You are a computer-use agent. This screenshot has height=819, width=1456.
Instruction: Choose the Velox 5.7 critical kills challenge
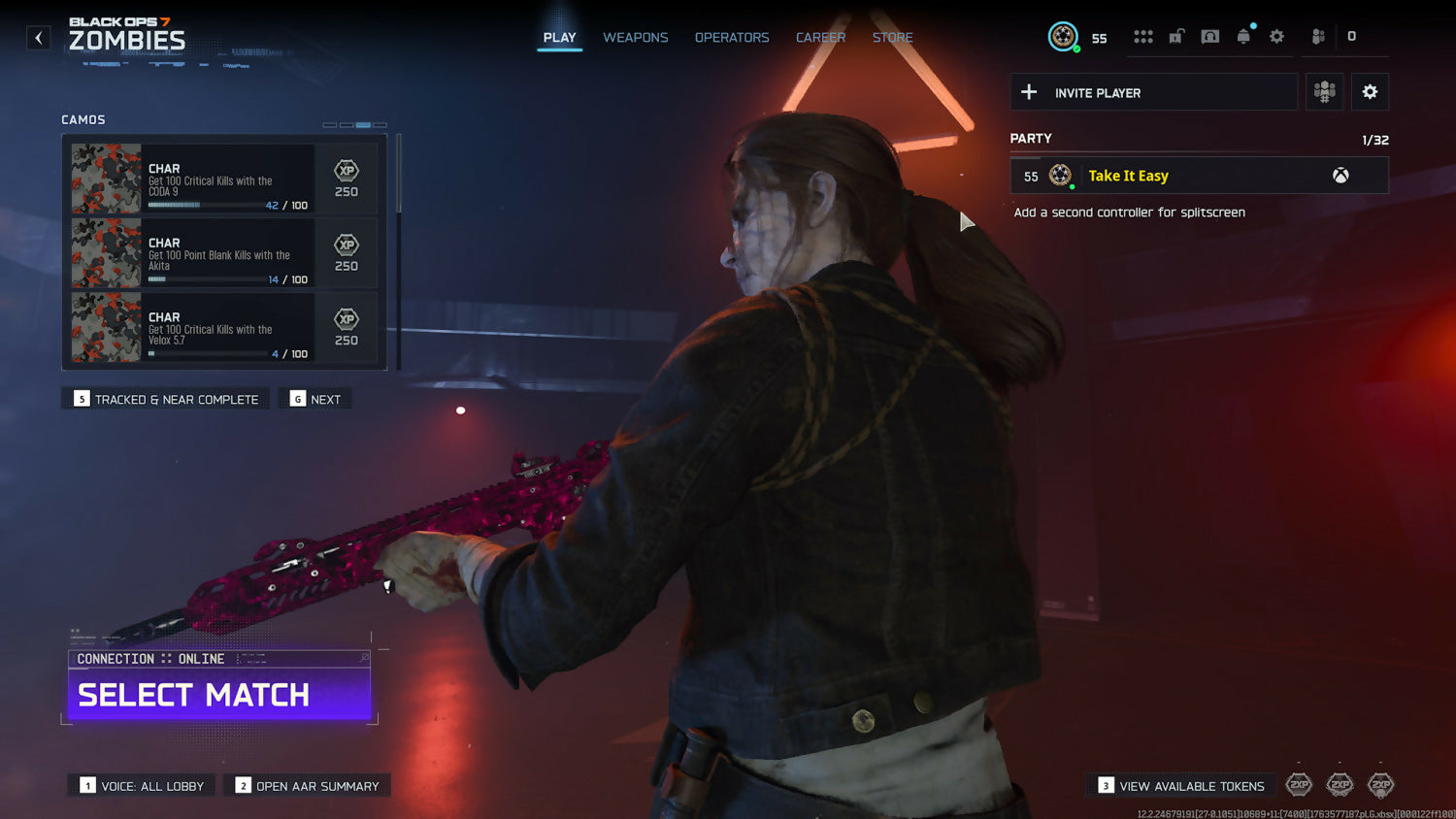coord(224,328)
